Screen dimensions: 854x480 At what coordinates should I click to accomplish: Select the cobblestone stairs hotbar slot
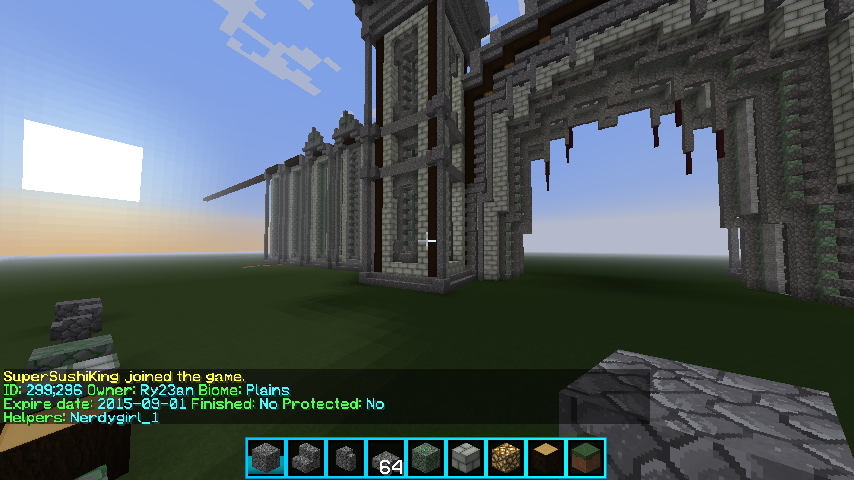pyautogui.click(x=305, y=458)
